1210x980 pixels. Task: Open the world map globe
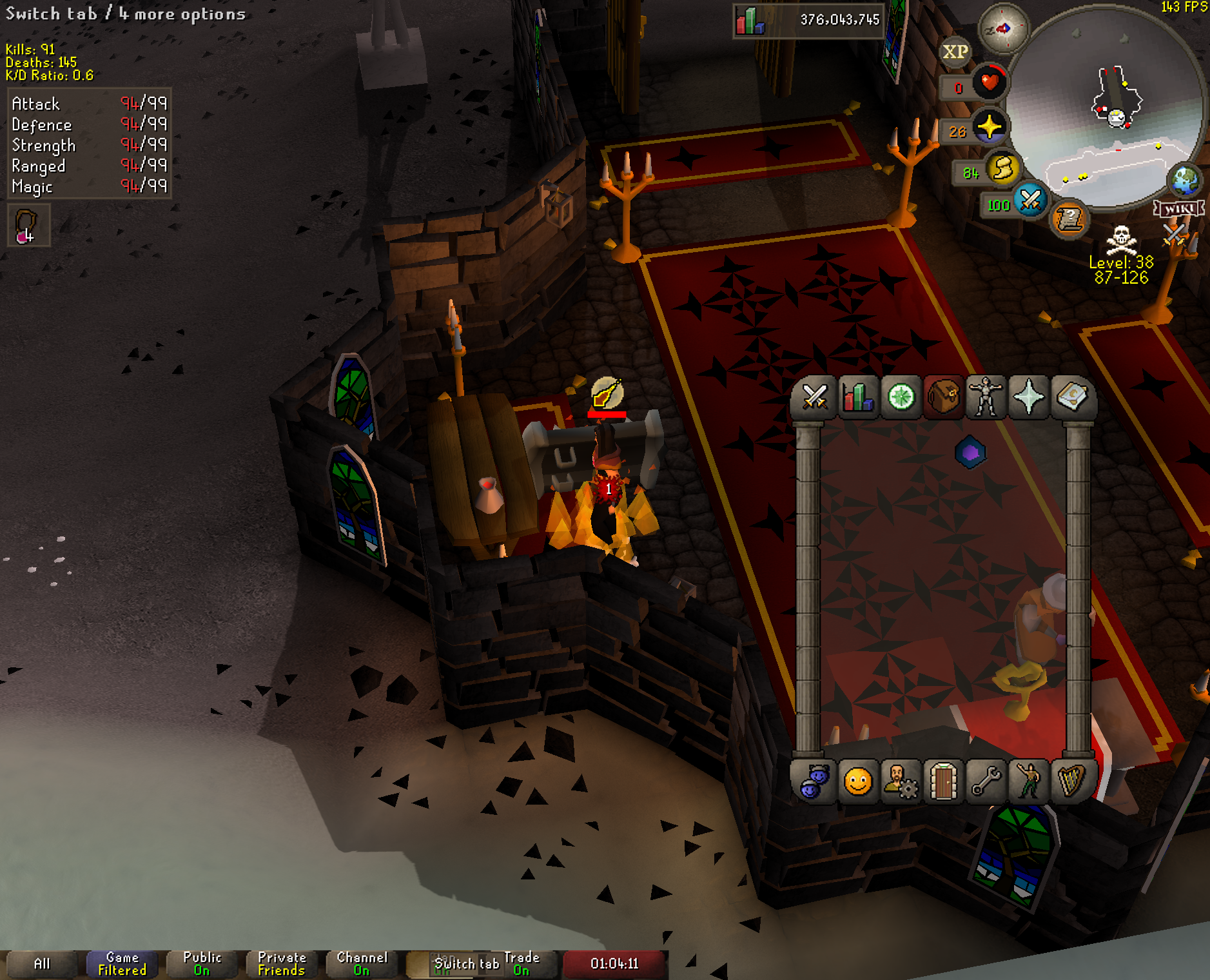click(x=1185, y=181)
